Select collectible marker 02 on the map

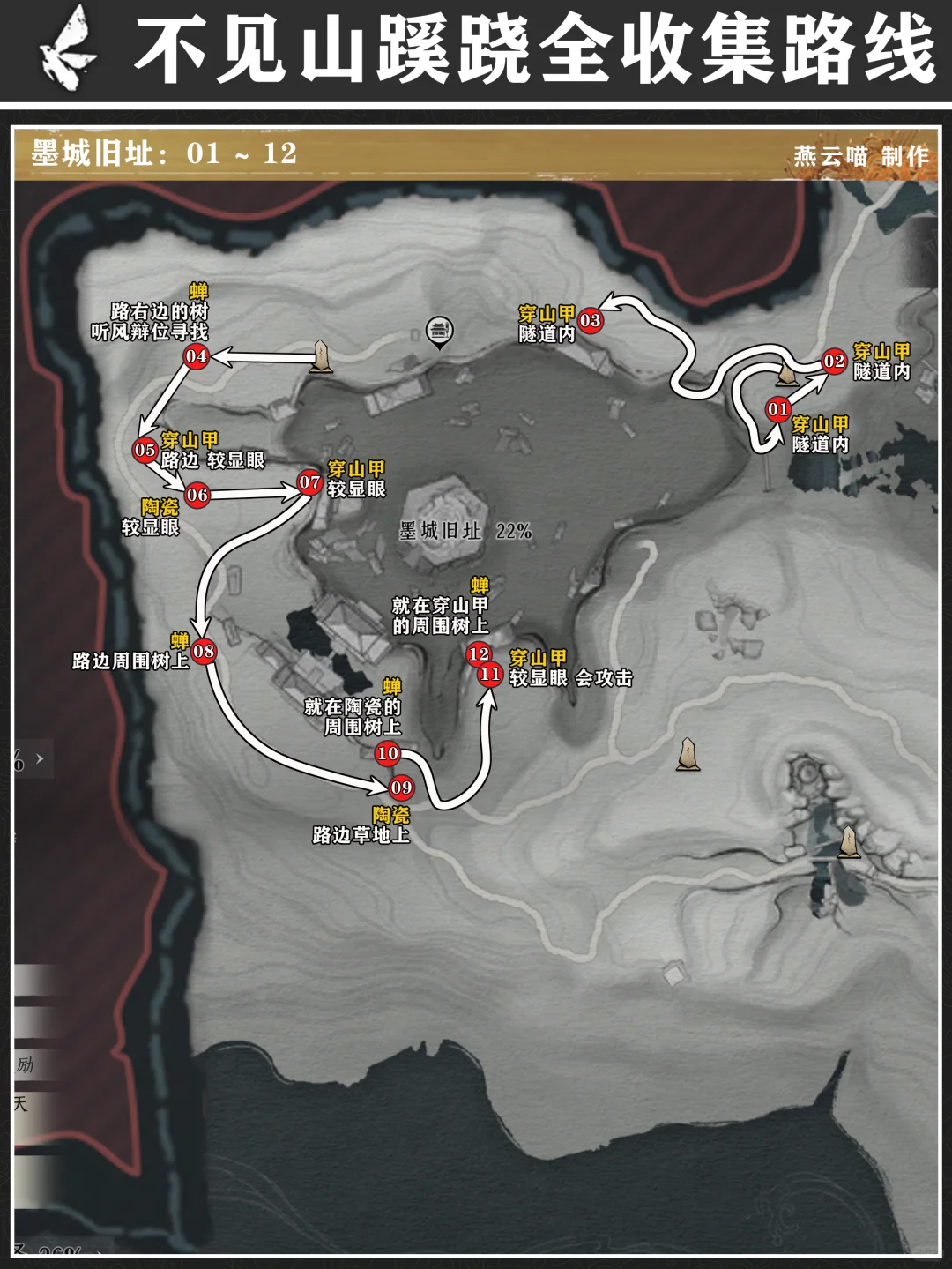coord(834,361)
